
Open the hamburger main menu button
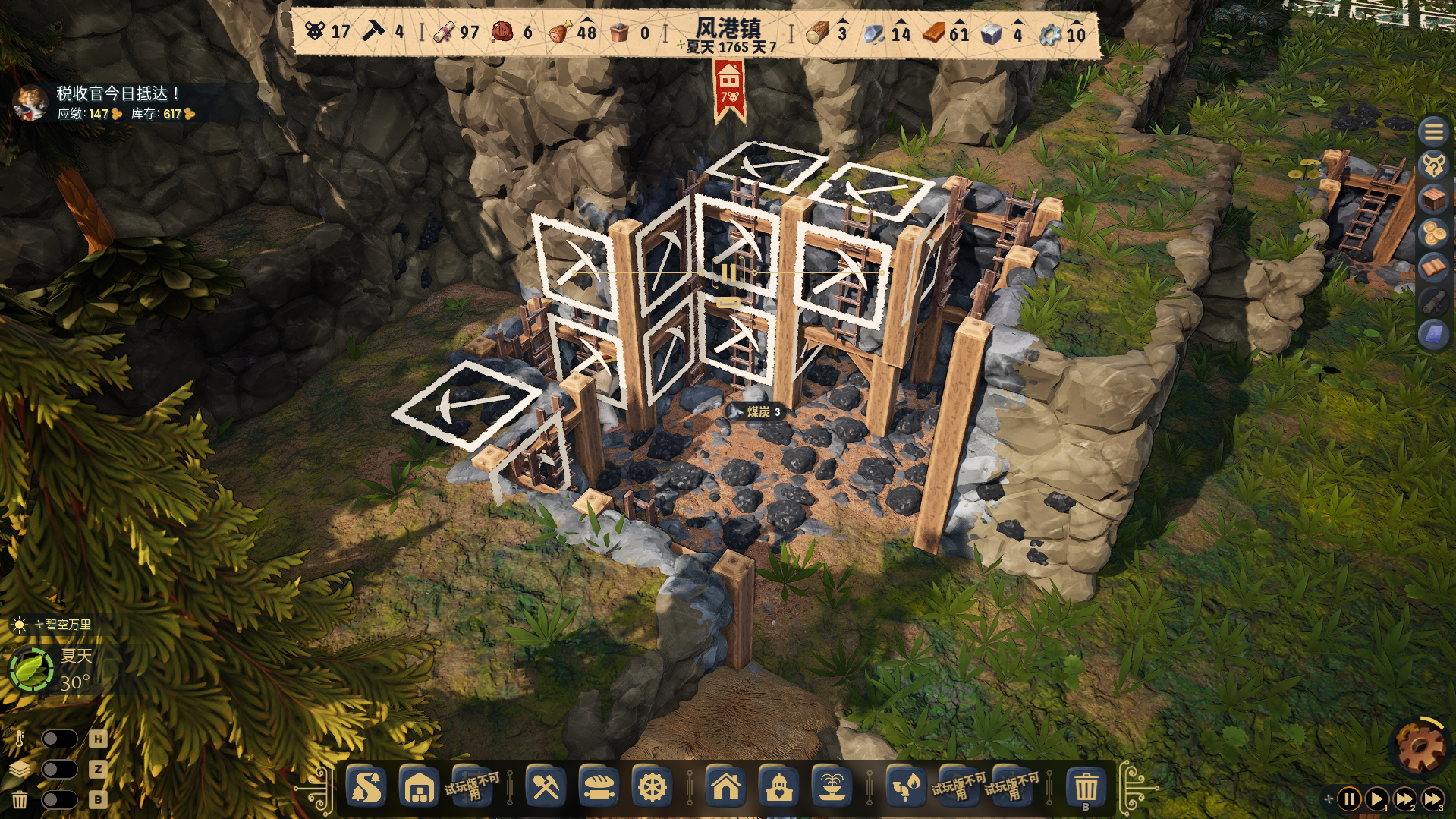pyautogui.click(x=1433, y=132)
